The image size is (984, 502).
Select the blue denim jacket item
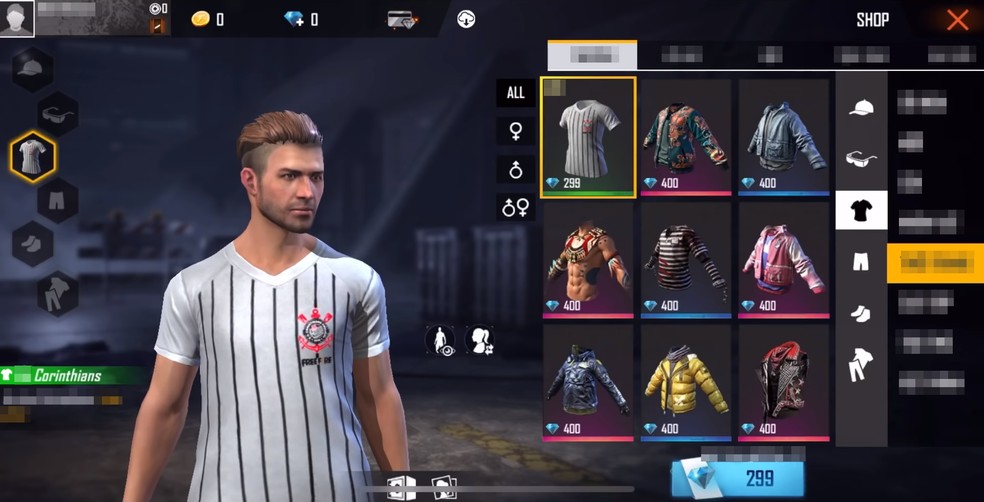(x=784, y=137)
